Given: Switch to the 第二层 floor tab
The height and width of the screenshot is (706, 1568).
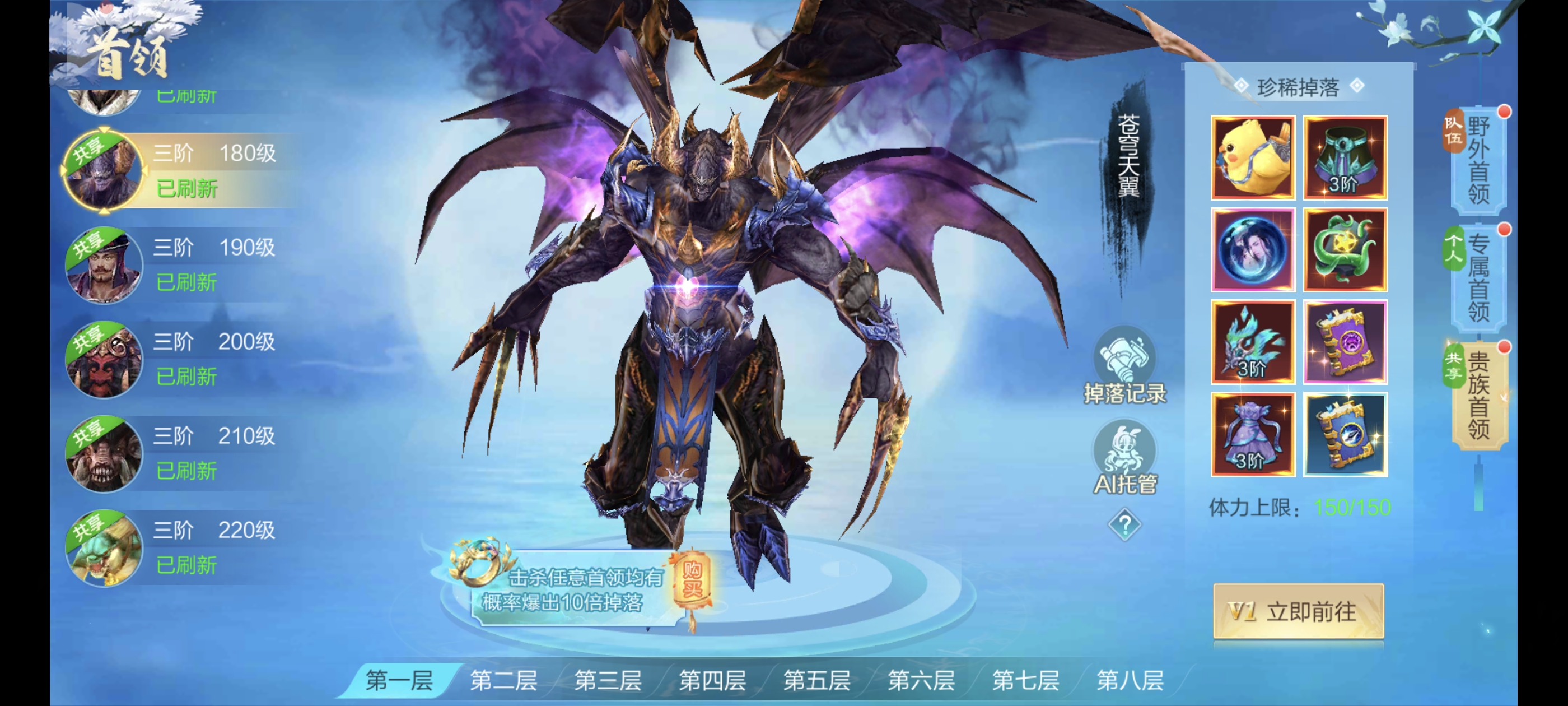Looking at the screenshot, I should tap(503, 680).
